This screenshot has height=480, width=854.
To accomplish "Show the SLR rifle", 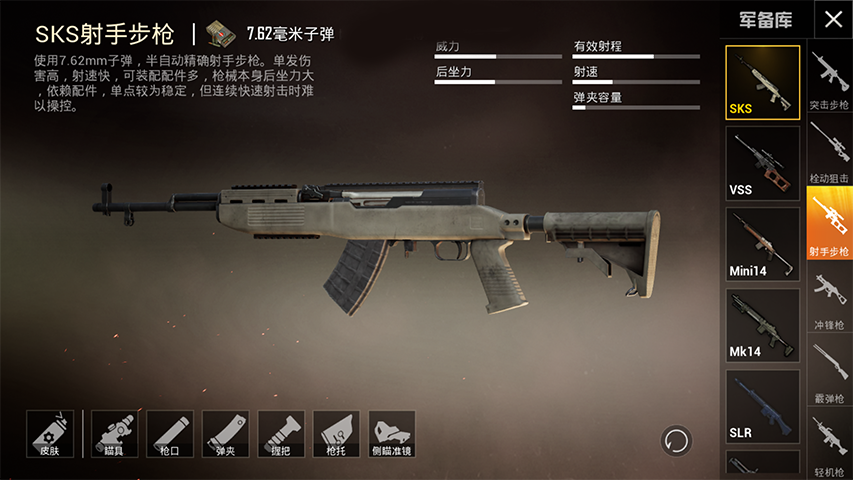I will click(x=762, y=406).
